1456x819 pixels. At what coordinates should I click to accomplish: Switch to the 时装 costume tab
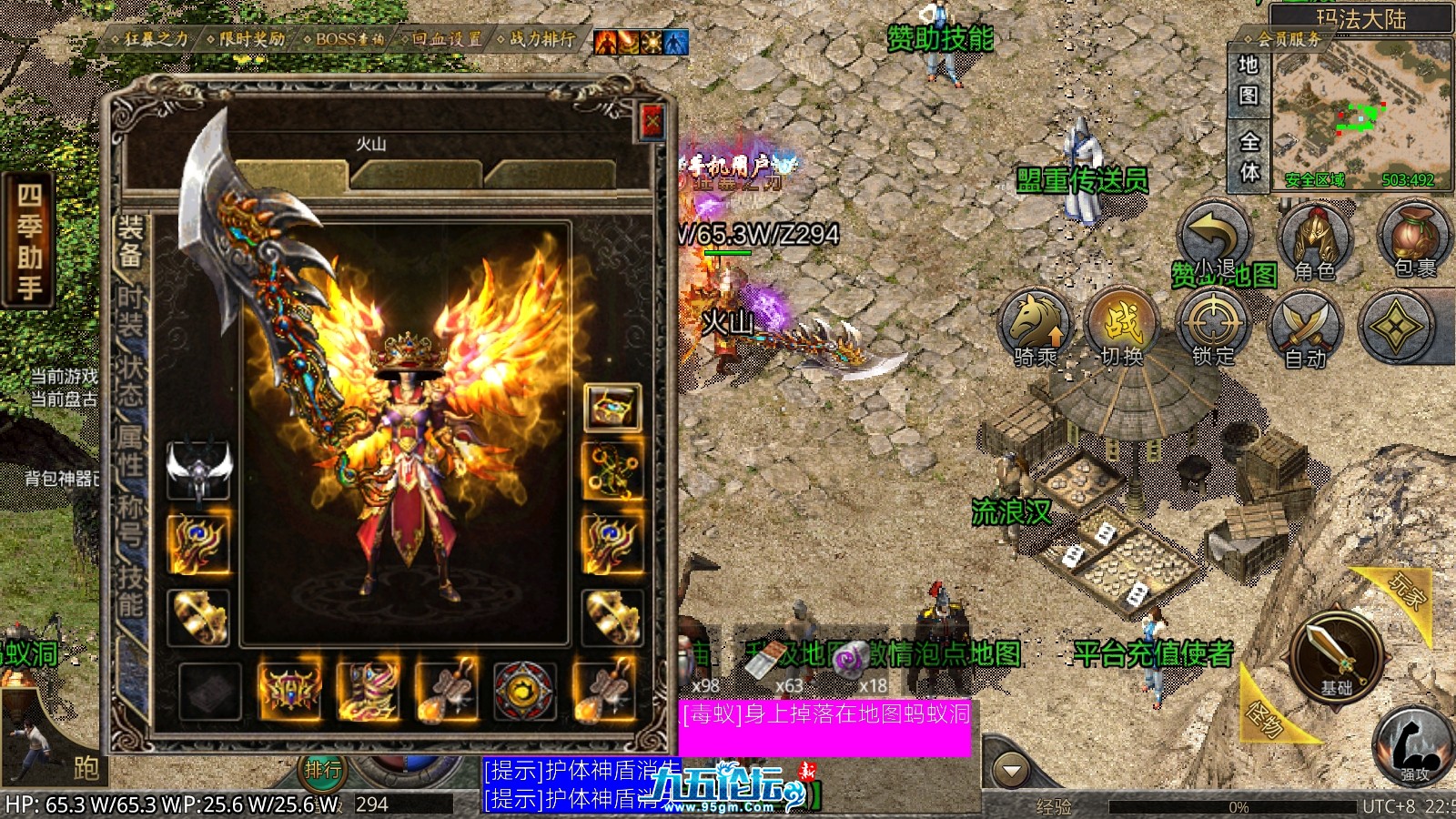[130, 310]
